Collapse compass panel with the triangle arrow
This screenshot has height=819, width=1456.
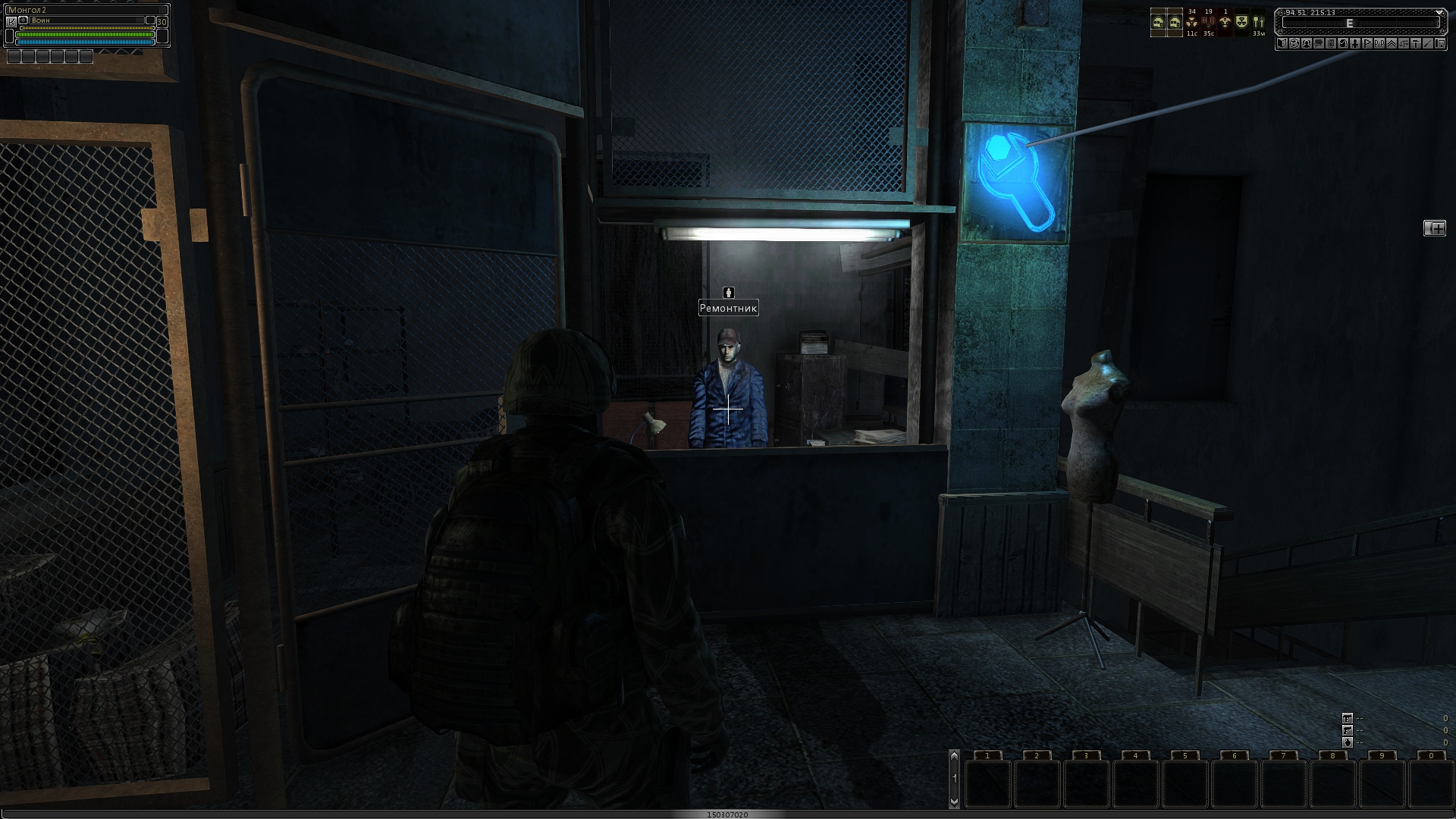click(x=1439, y=13)
